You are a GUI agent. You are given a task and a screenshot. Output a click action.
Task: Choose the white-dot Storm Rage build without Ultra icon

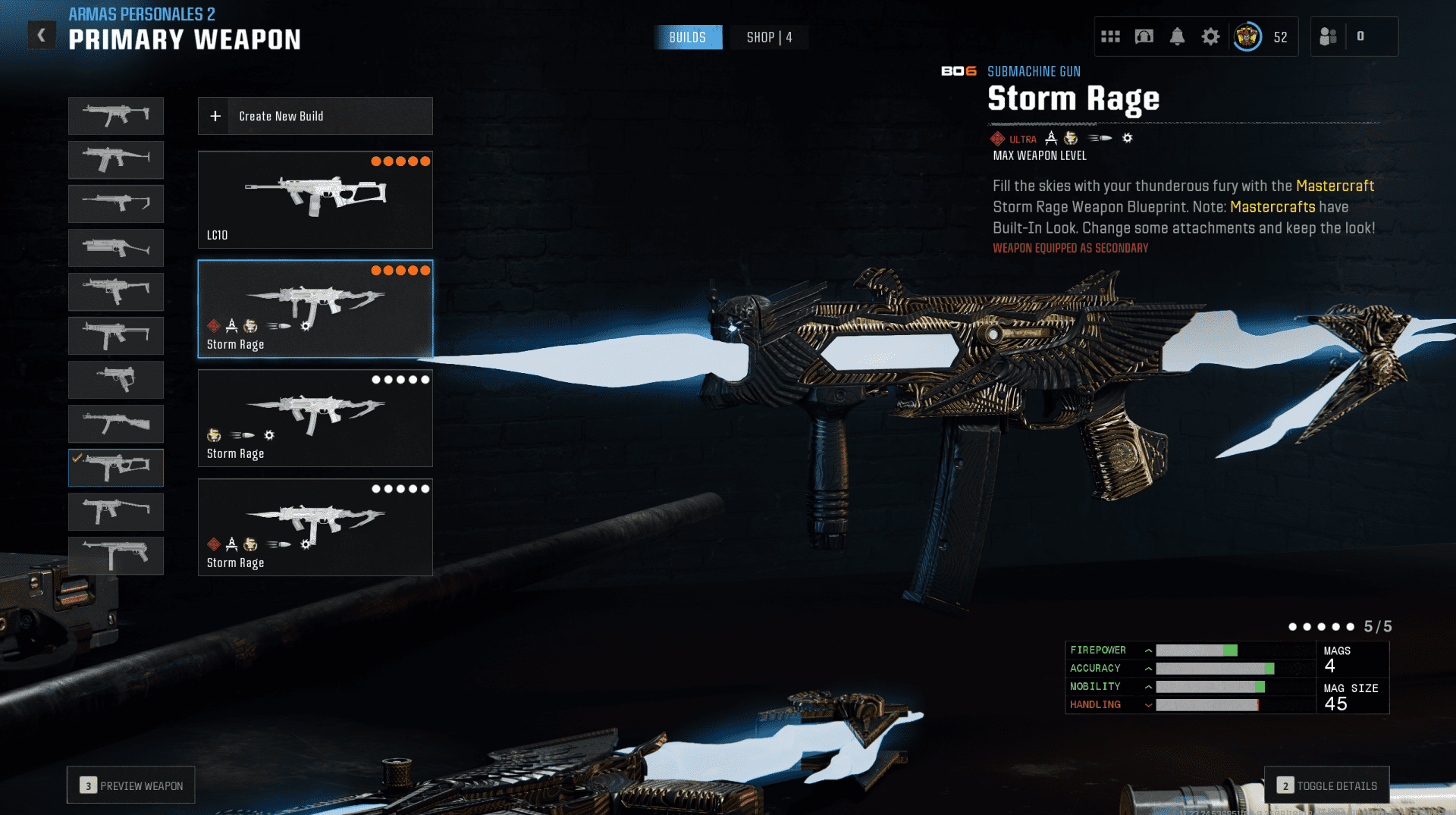[315, 418]
